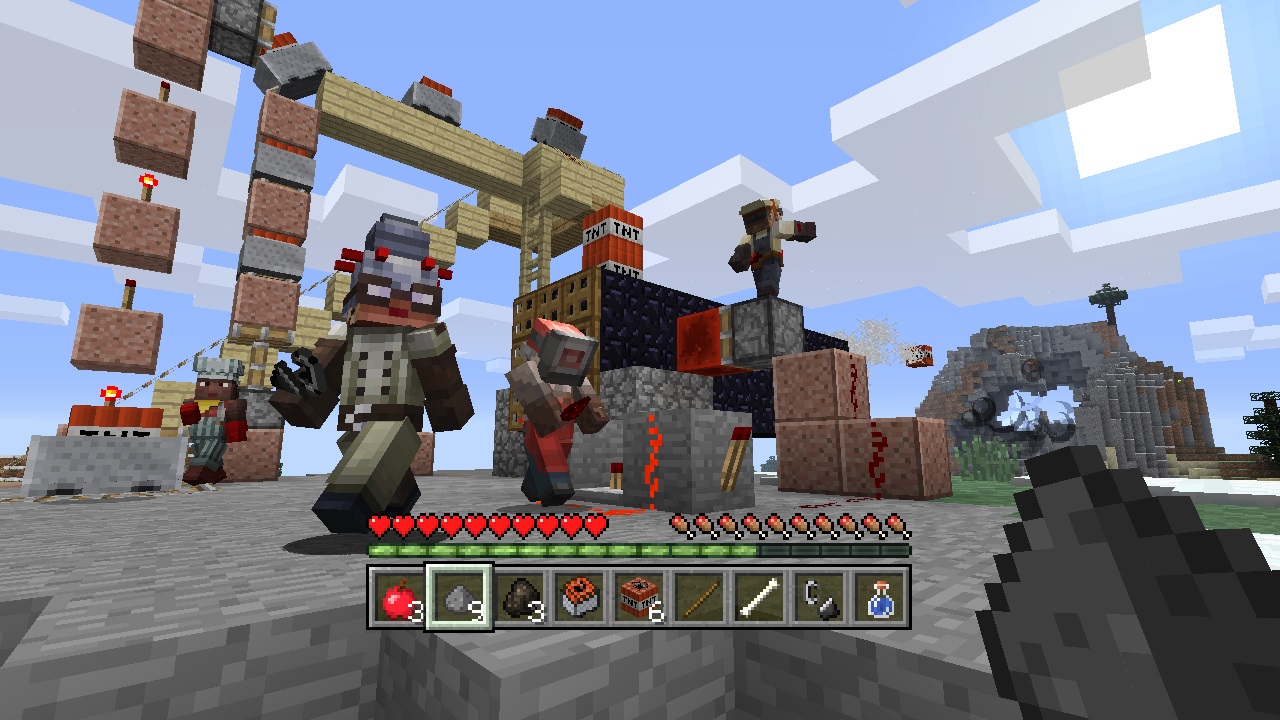Select the TNT stack in slot five
Image resolution: width=1280 pixels, height=720 pixels.
(640, 597)
